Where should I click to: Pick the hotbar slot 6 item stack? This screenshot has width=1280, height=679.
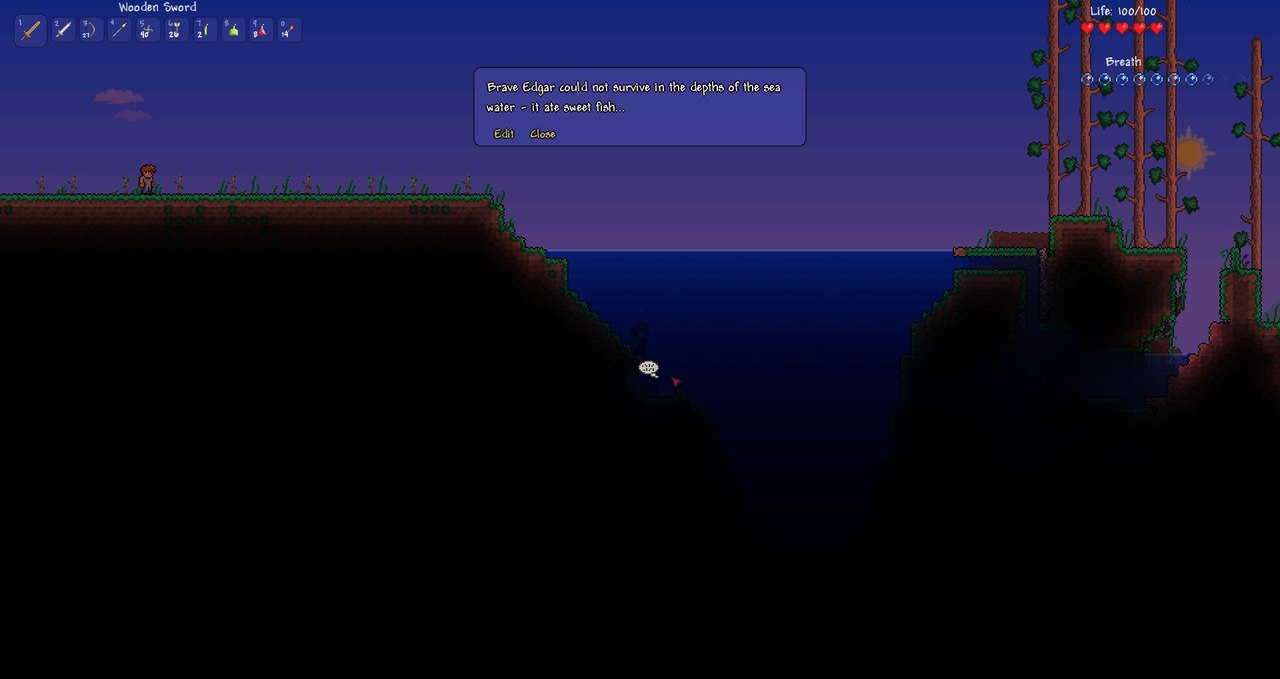click(x=175, y=30)
